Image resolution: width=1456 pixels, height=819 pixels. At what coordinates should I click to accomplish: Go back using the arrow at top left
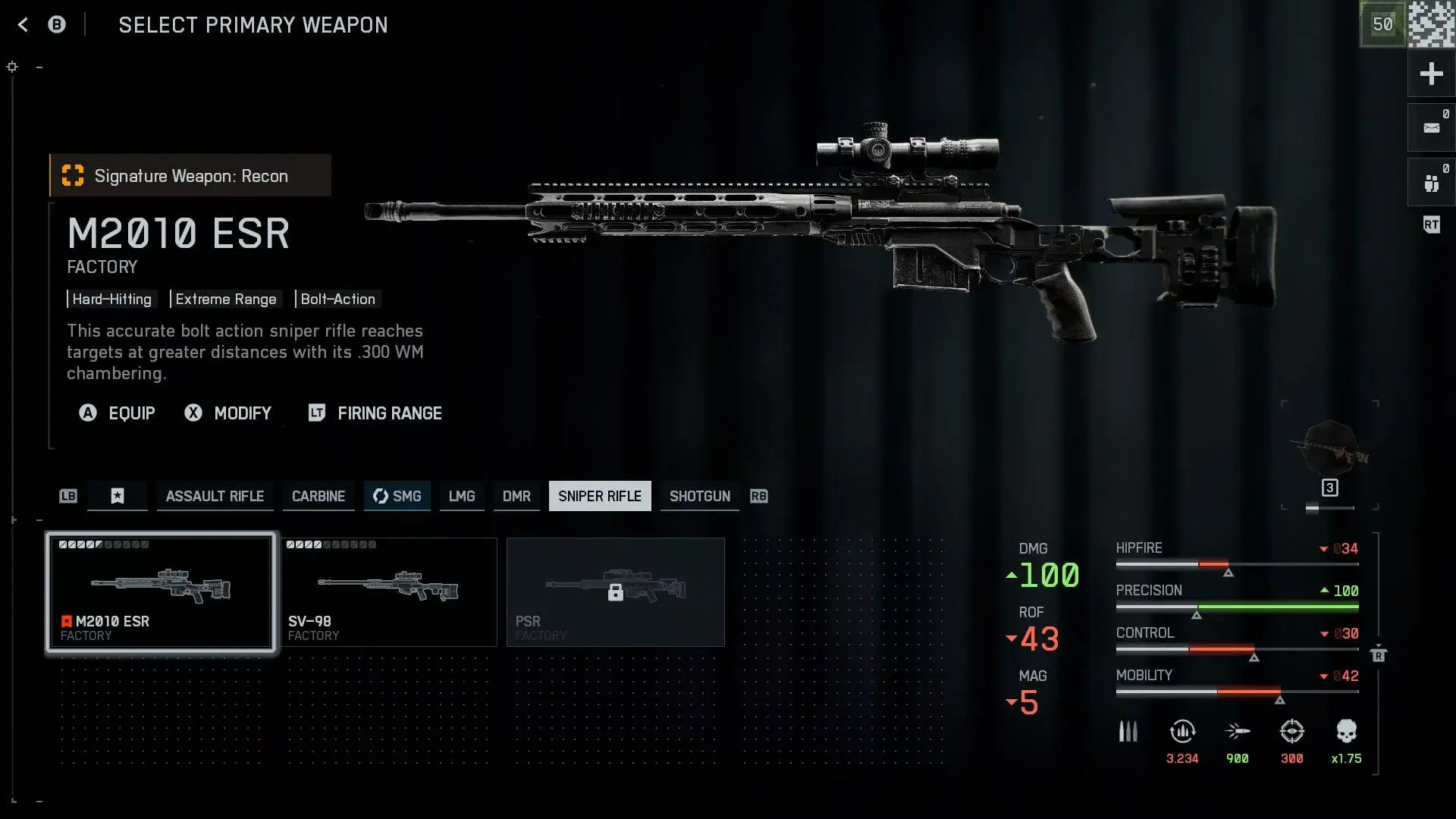click(23, 25)
